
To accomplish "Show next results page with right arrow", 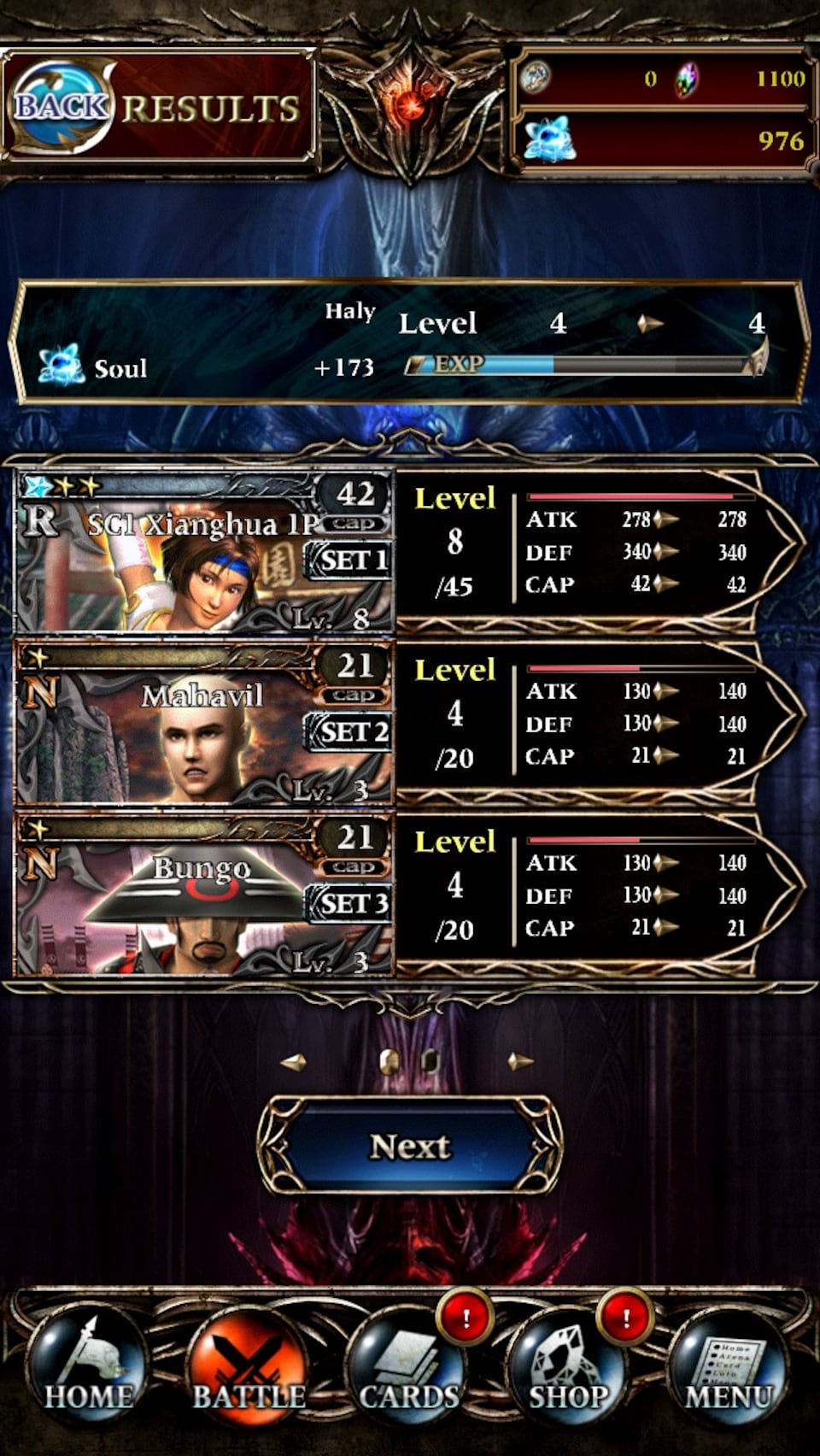I will coord(520,1062).
